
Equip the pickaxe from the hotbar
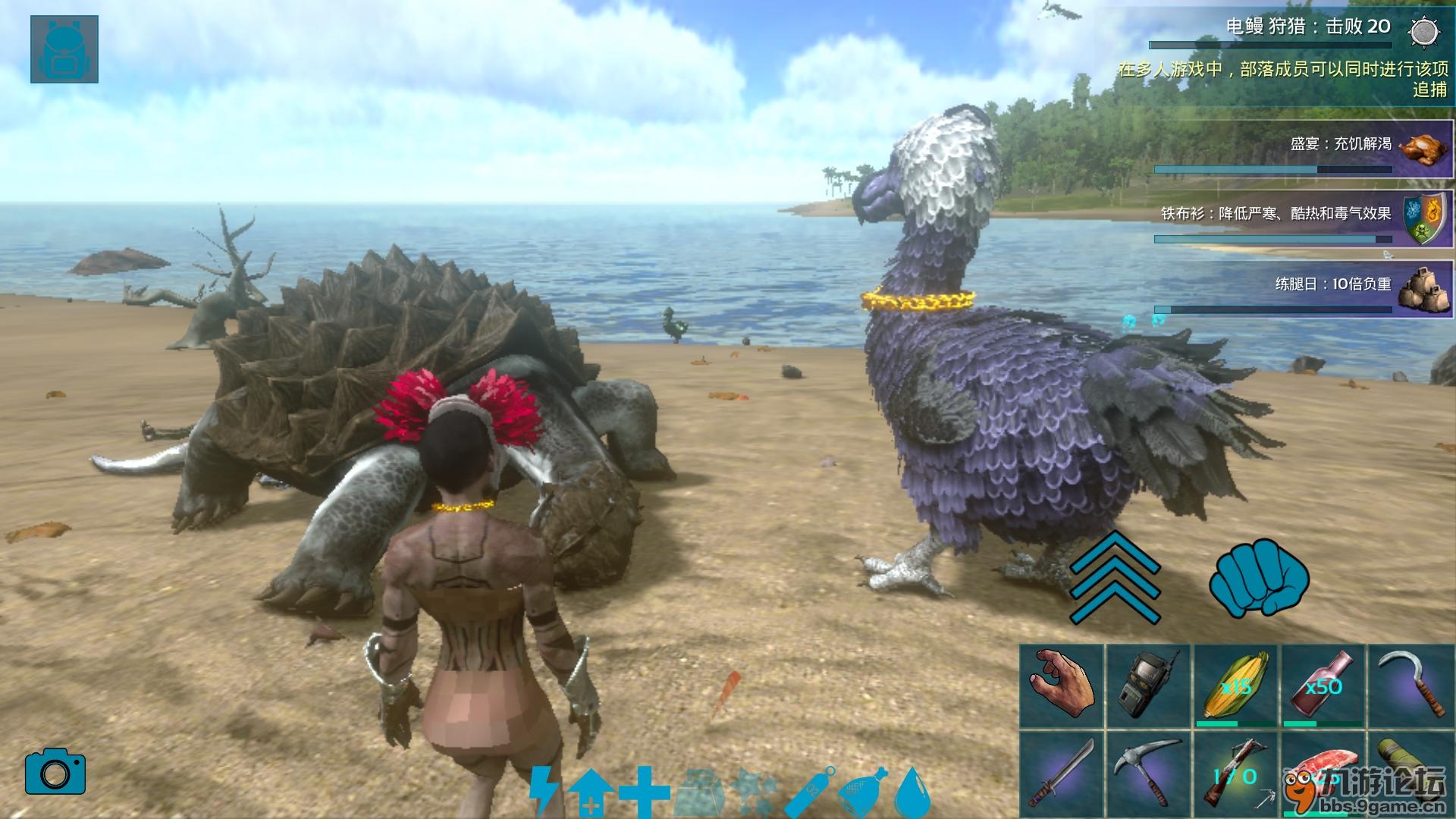1150,773
